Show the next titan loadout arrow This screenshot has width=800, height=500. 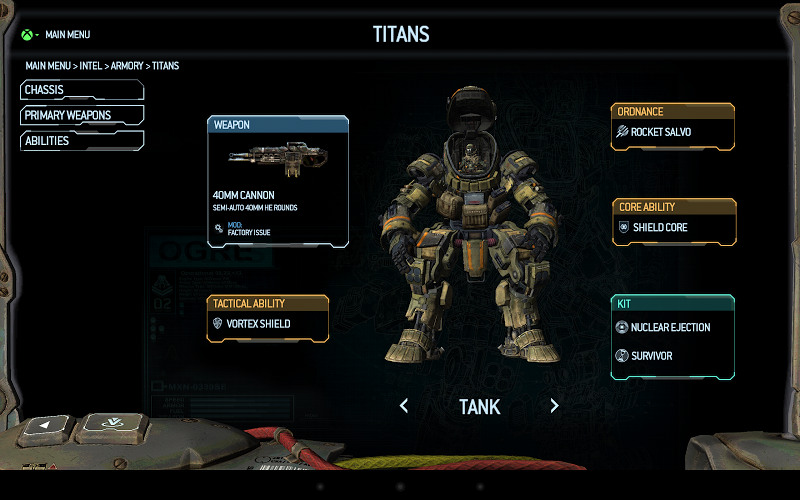coord(554,406)
